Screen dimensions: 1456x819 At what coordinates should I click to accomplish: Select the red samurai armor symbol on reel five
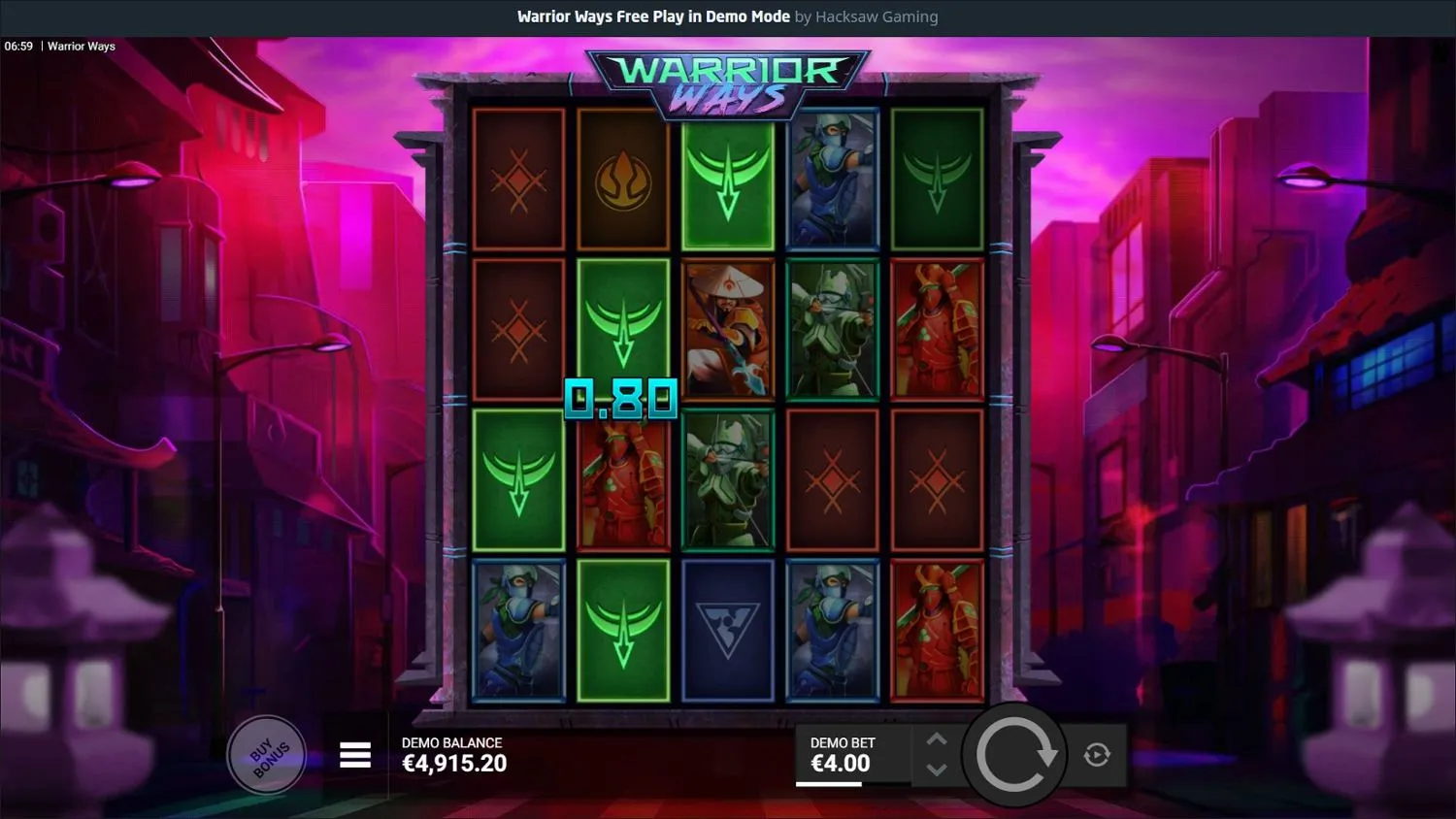click(936, 330)
